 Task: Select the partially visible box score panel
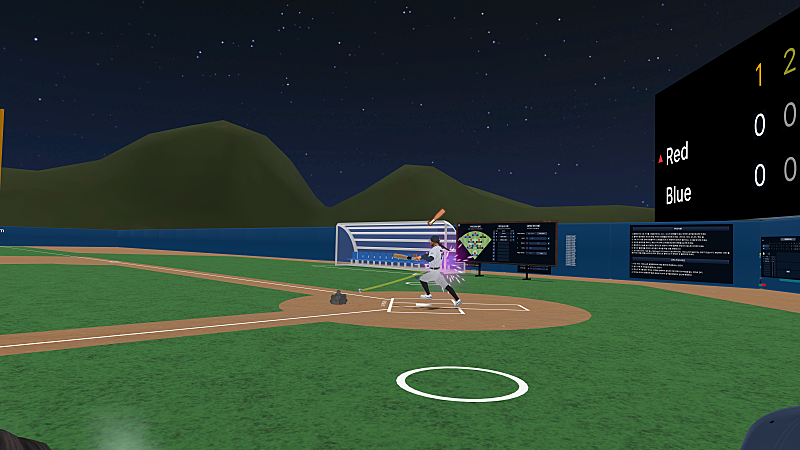click(x=780, y=262)
